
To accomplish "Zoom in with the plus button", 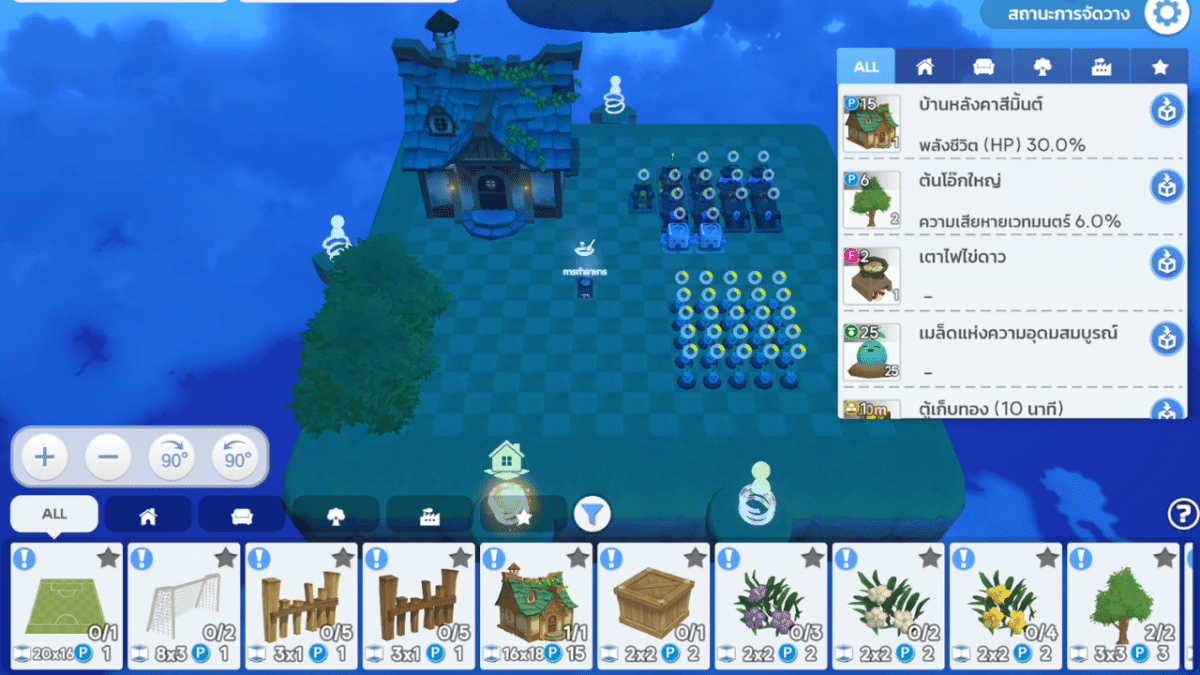I will [x=45, y=458].
